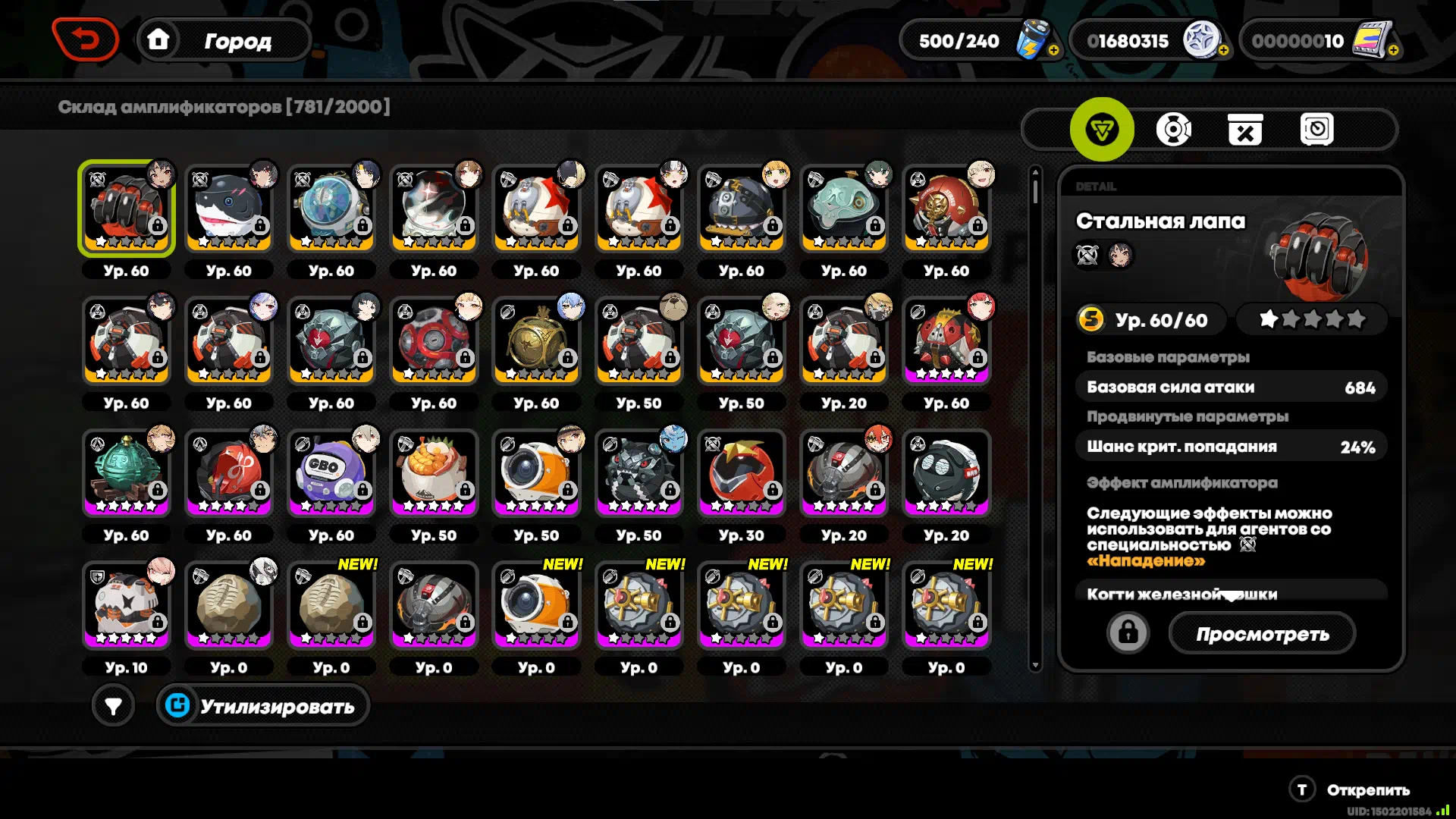1456x819 pixels.
Task: Switch to the last storage tab
Action: click(1316, 130)
